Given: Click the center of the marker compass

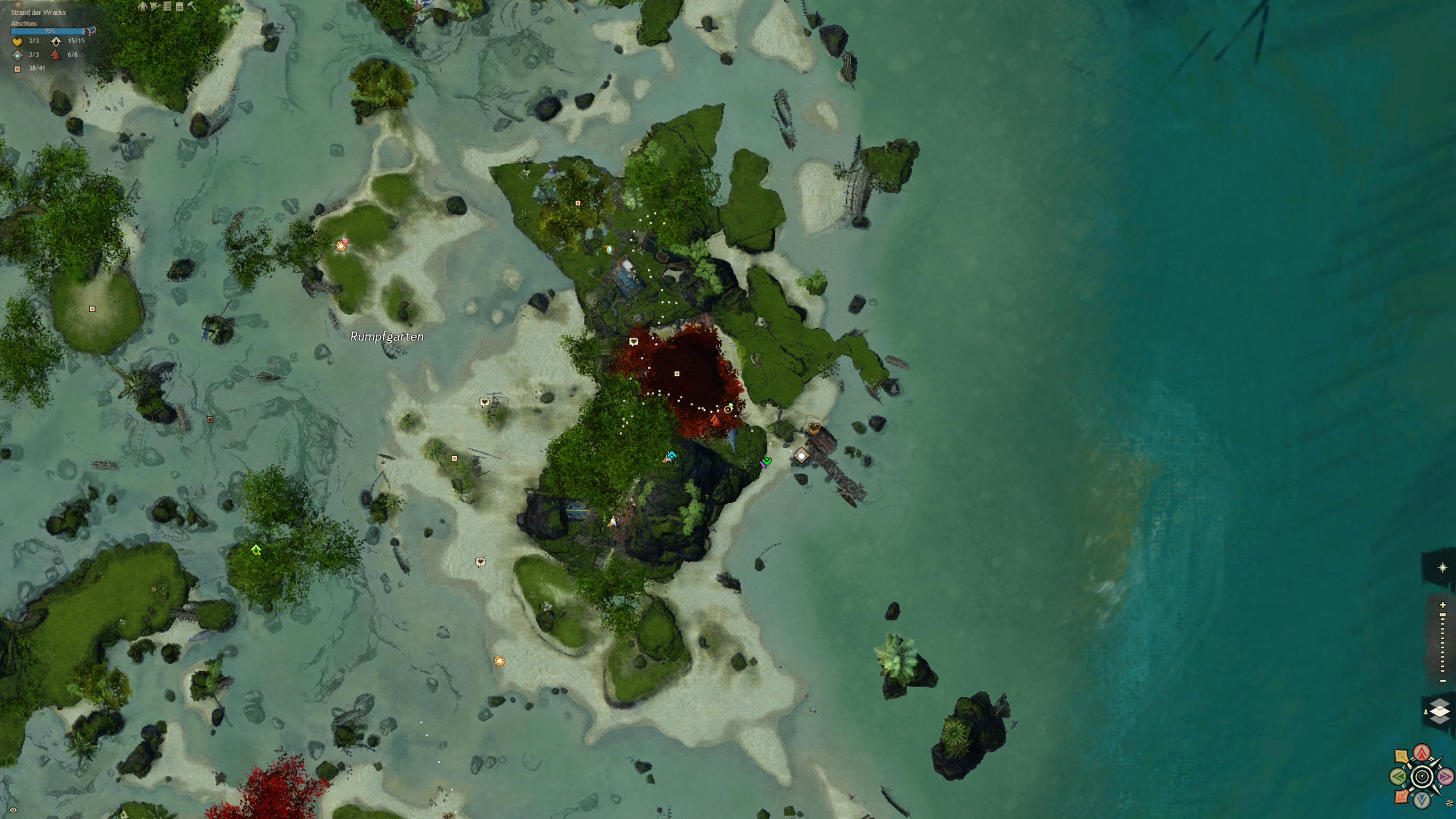Looking at the screenshot, I should point(1422,776).
